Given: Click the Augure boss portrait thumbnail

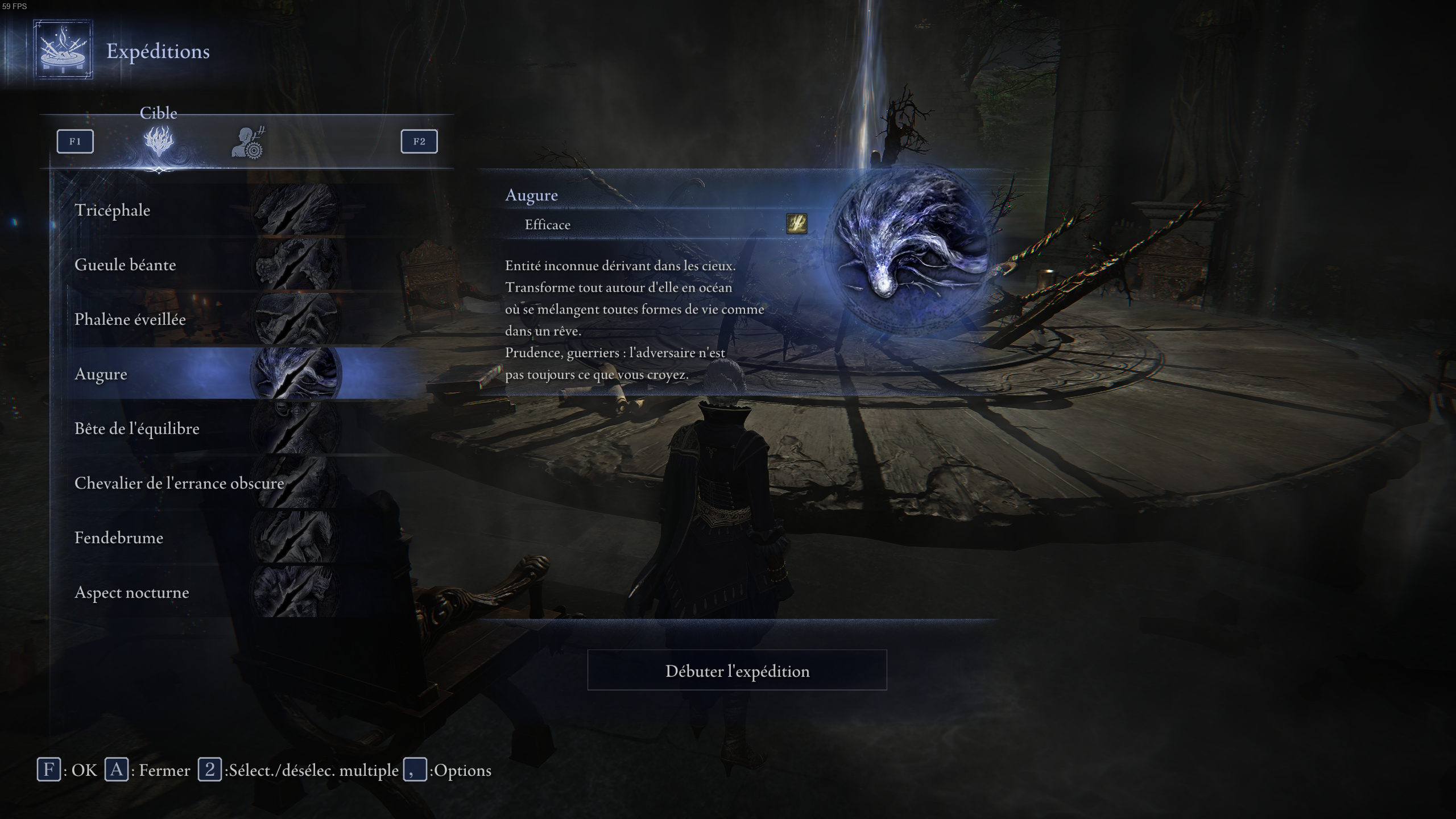Looking at the screenshot, I should tap(296, 374).
